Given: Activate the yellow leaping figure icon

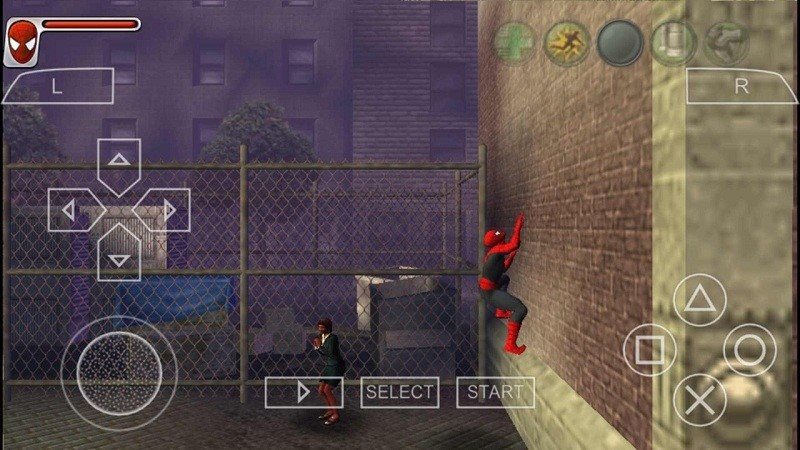Looking at the screenshot, I should tap(567, 42).
